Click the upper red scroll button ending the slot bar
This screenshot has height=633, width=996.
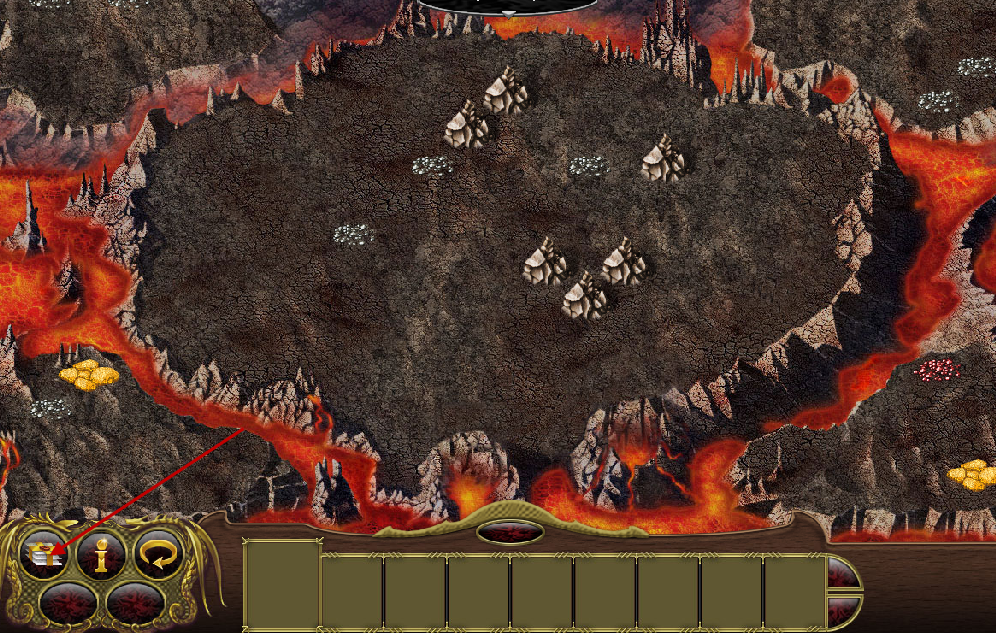(x=842, y=573)
